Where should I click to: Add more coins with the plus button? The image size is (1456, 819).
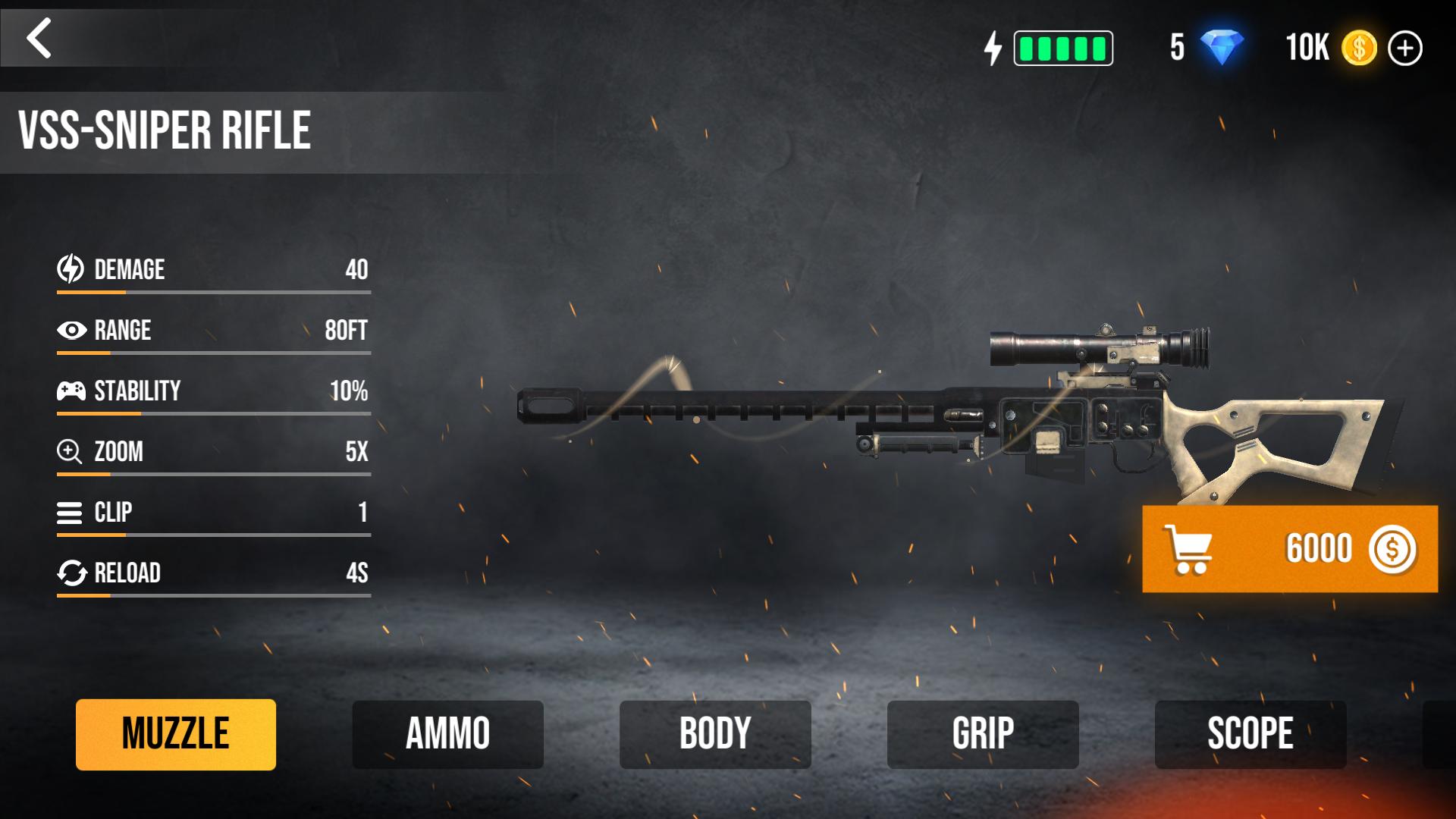[1404, 49]
